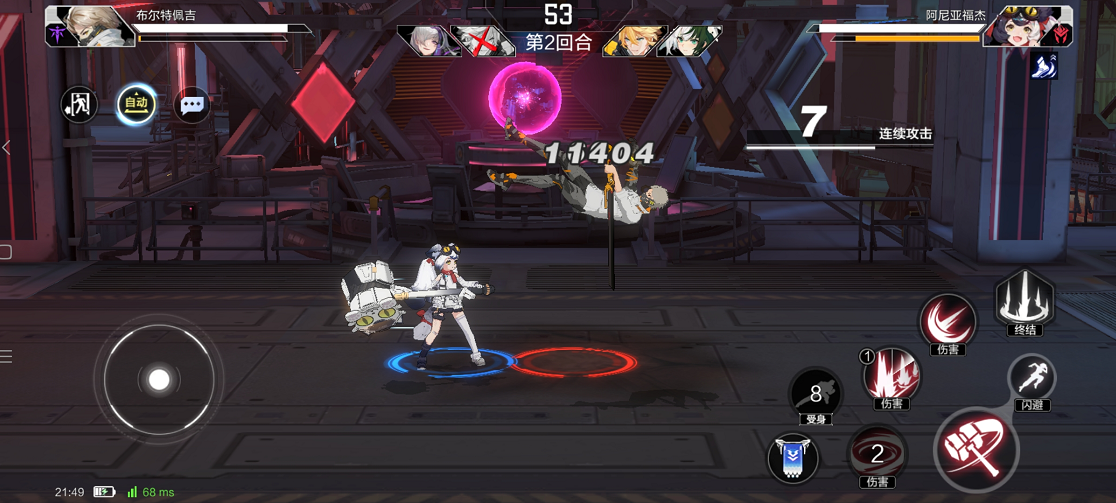1116x503 pixels.
Task: Activate the 终结 finisher skill
Action: point(1024,299)
